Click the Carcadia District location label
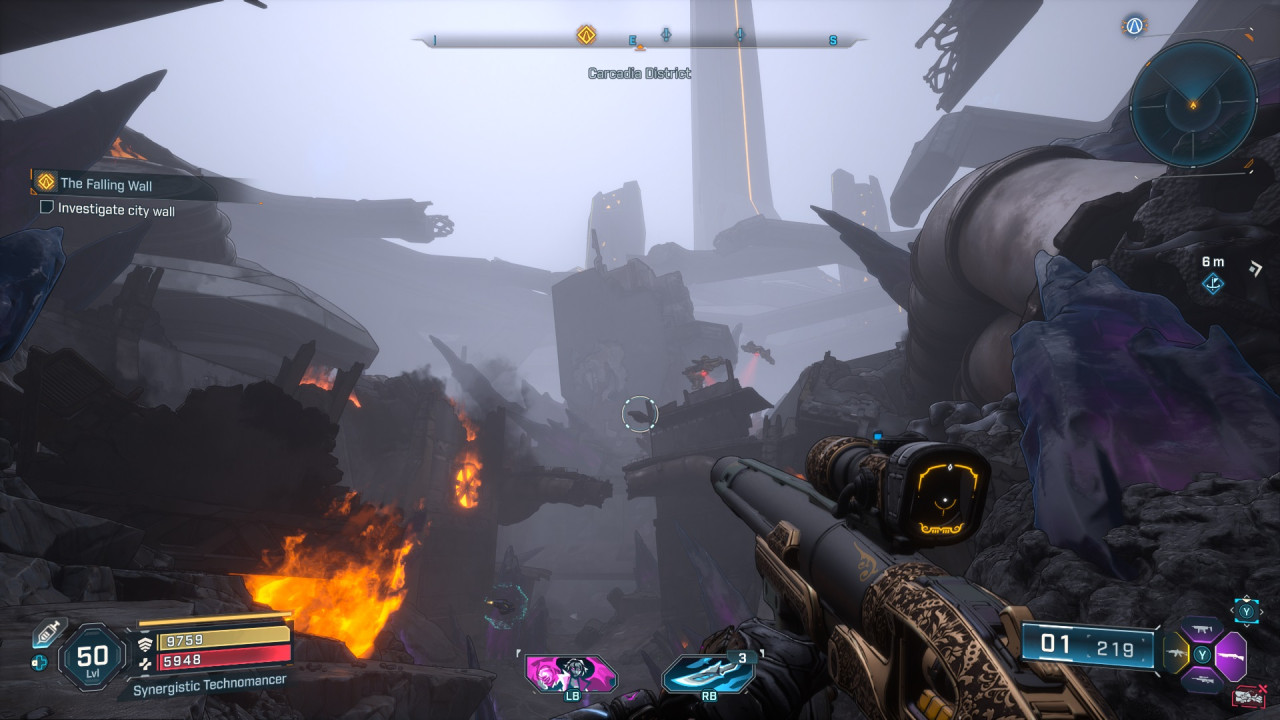Viewport: 1280px width, 720px height. 640,71
